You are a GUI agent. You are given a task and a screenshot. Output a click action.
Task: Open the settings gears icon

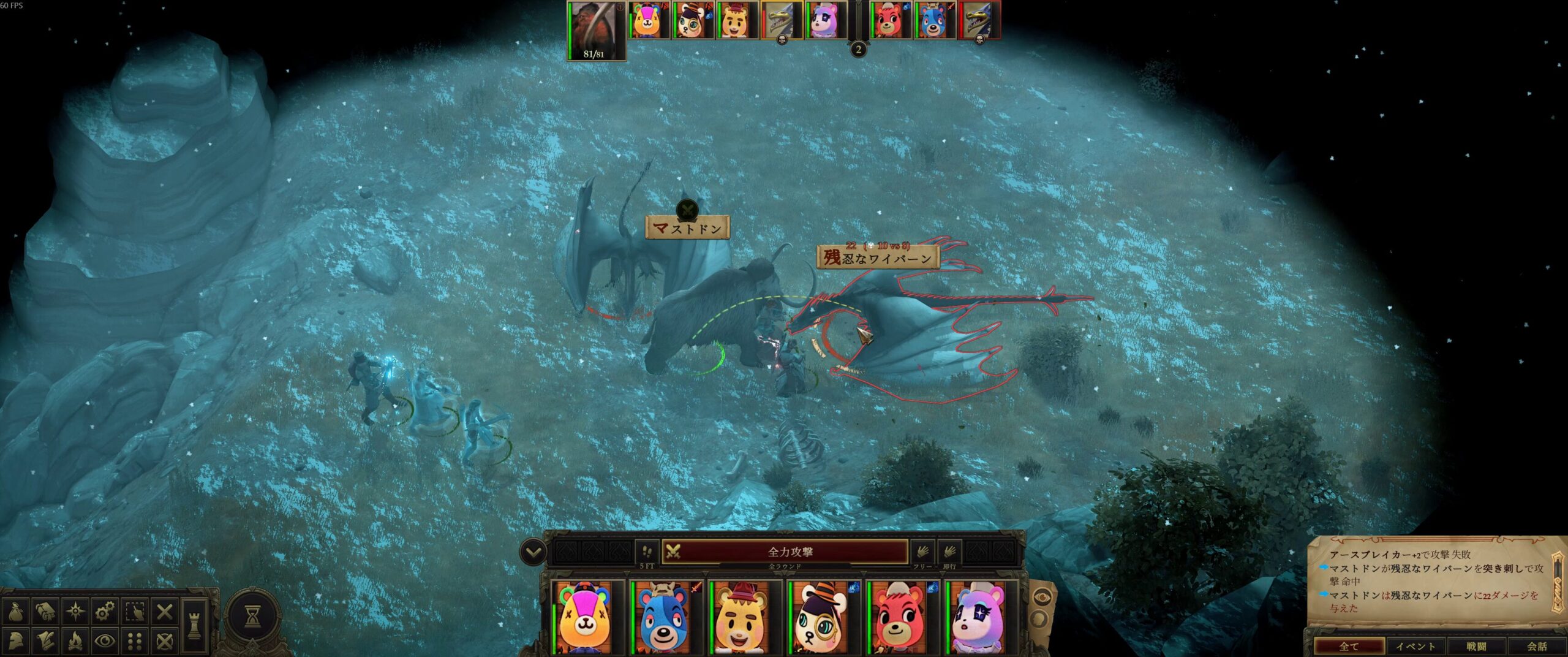click(105, 611)
